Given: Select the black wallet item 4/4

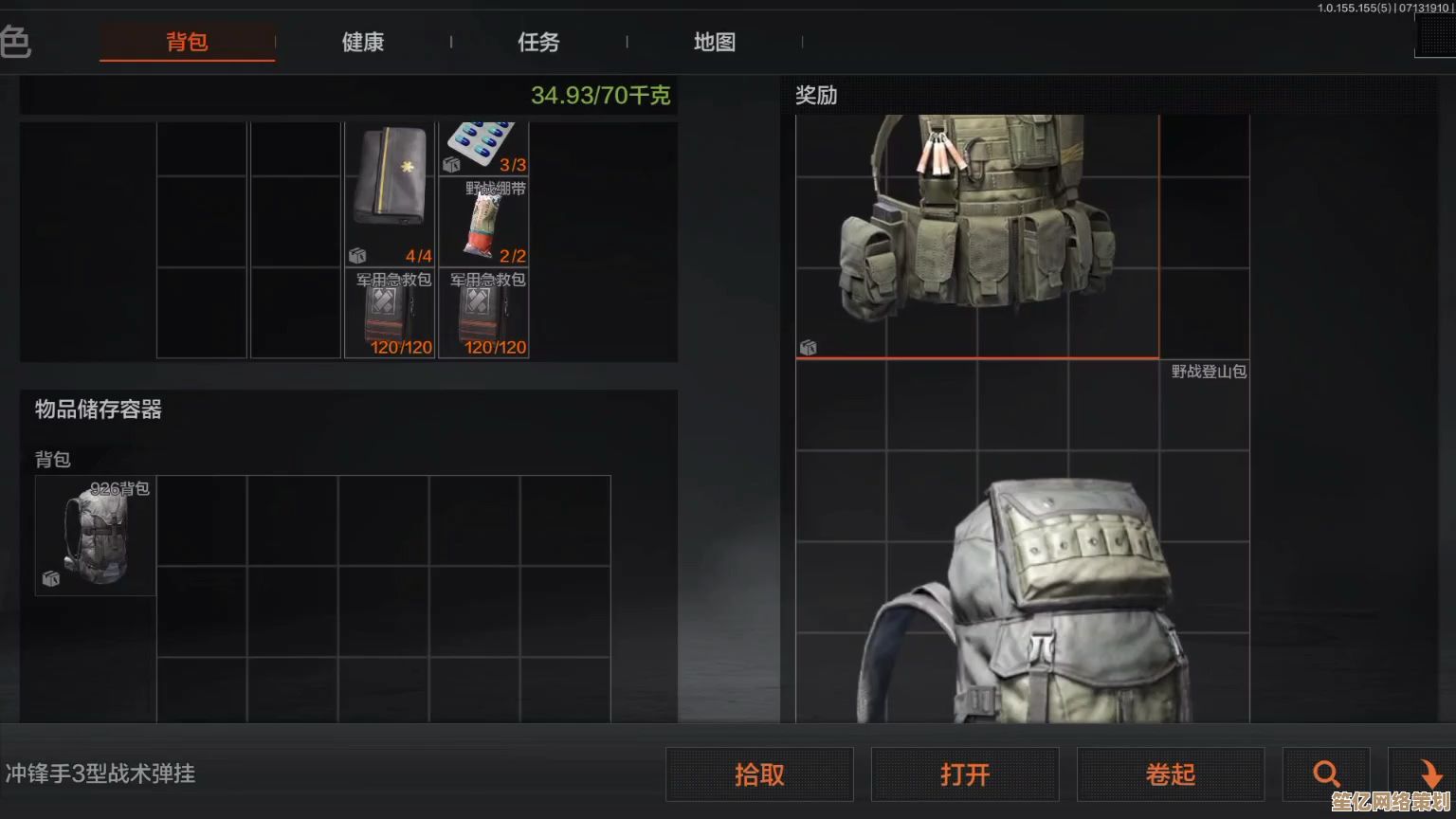Looking at the screenshot, I should (390, 193).
